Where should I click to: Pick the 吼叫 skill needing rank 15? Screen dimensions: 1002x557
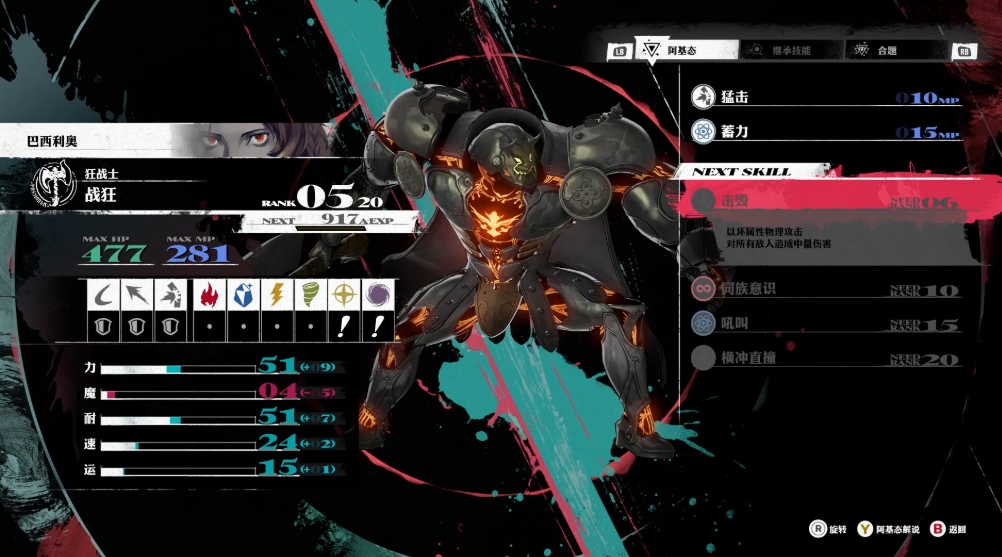point(825,324)
